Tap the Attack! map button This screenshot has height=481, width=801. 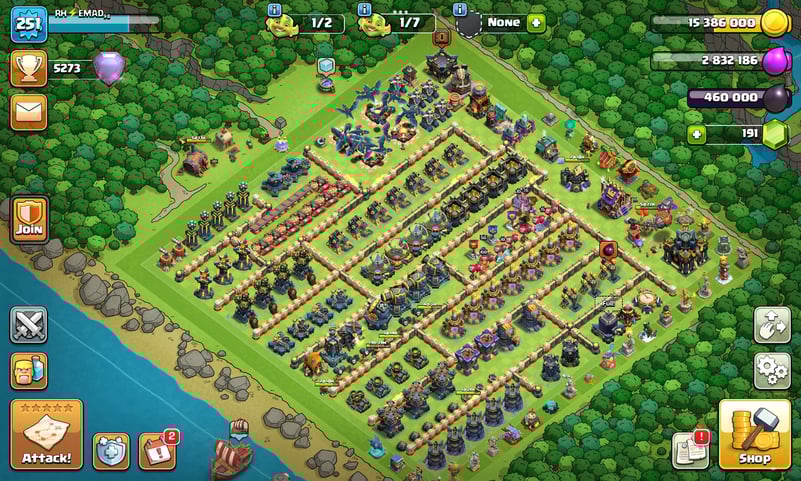(x=46, y=435)
